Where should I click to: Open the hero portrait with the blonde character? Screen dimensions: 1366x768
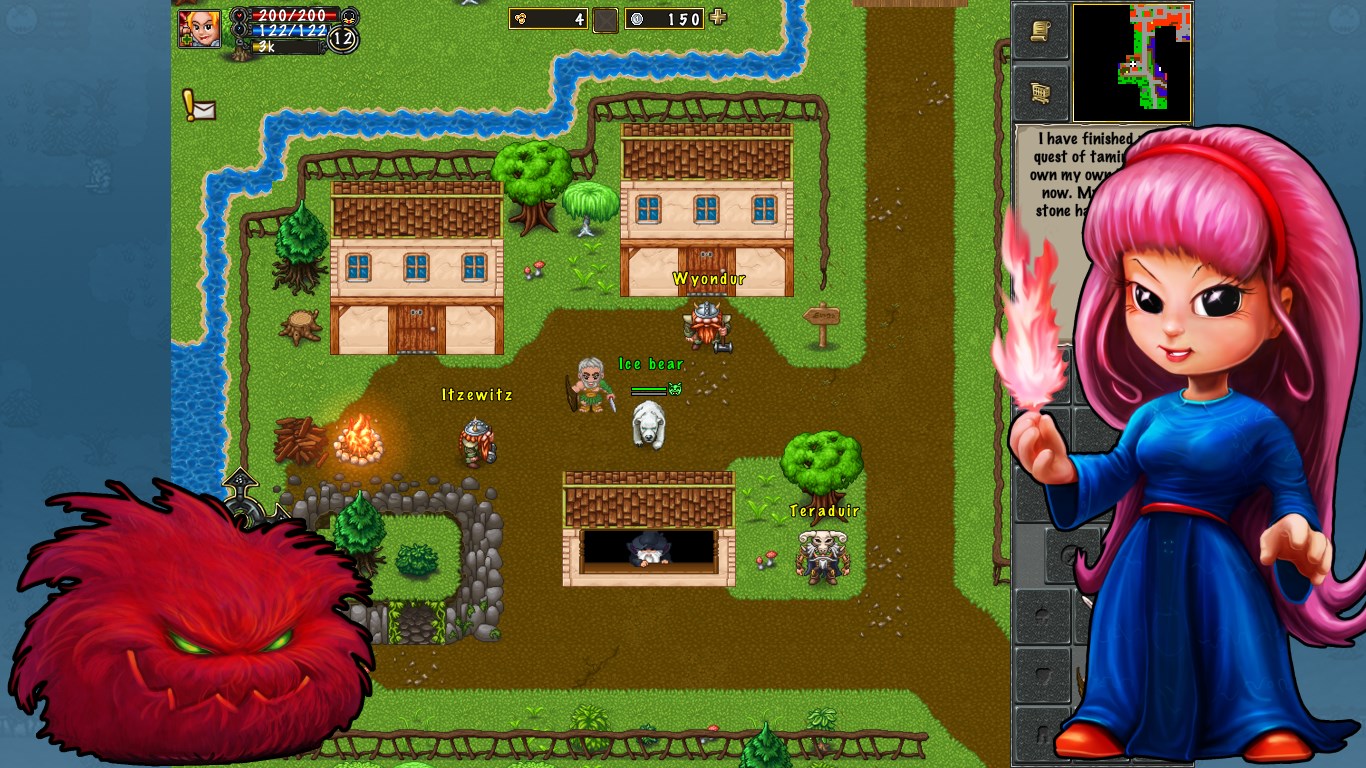click(x=199, y=29)
